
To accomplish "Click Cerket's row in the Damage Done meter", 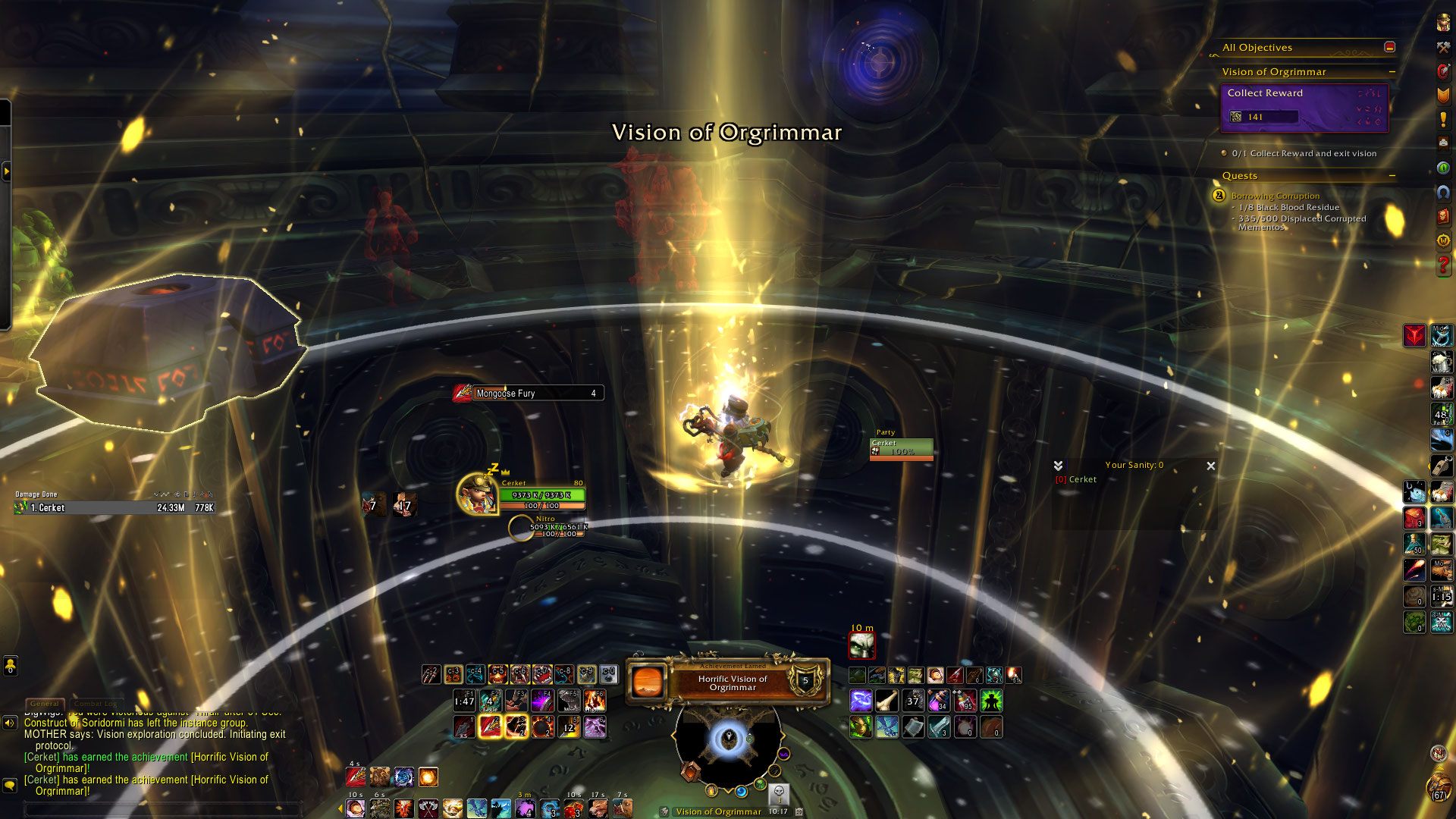I will 115,508.
